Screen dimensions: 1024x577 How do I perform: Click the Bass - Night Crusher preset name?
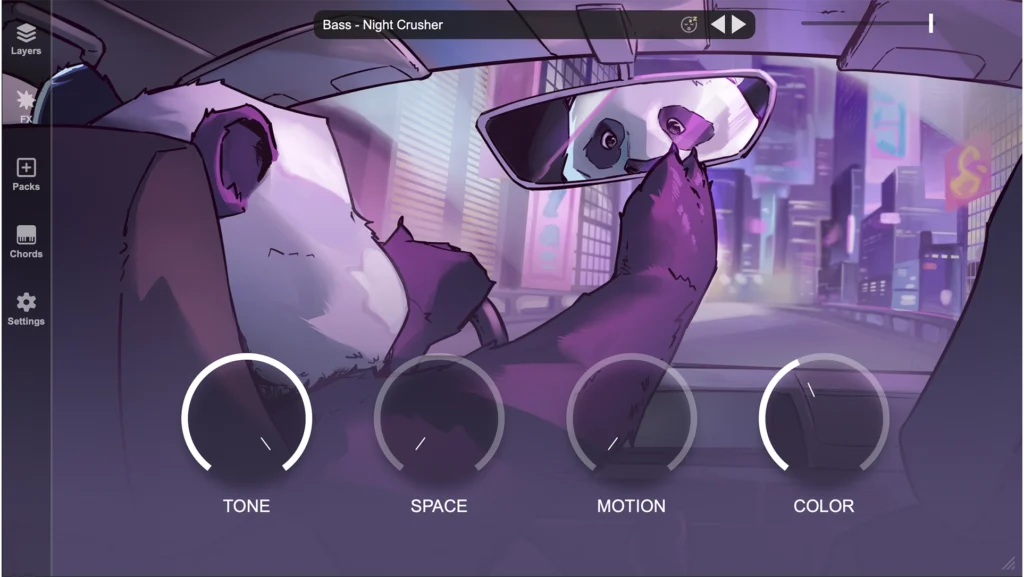point(383,25)
